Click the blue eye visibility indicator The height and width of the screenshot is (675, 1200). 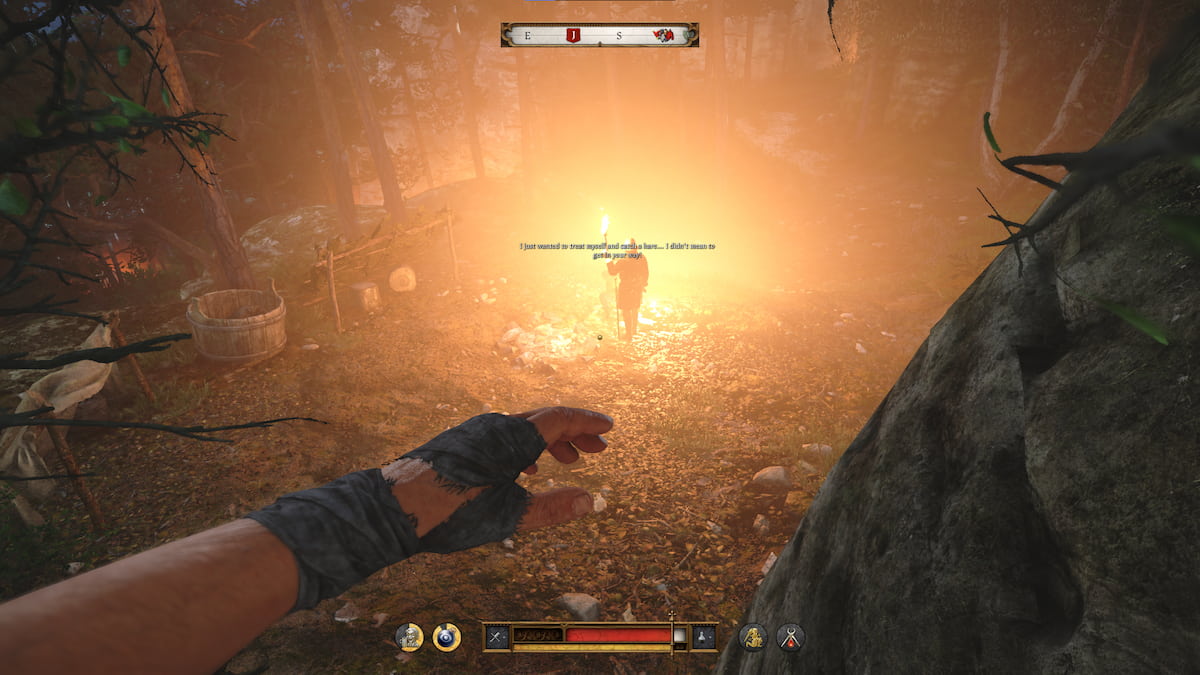[446, 637]
